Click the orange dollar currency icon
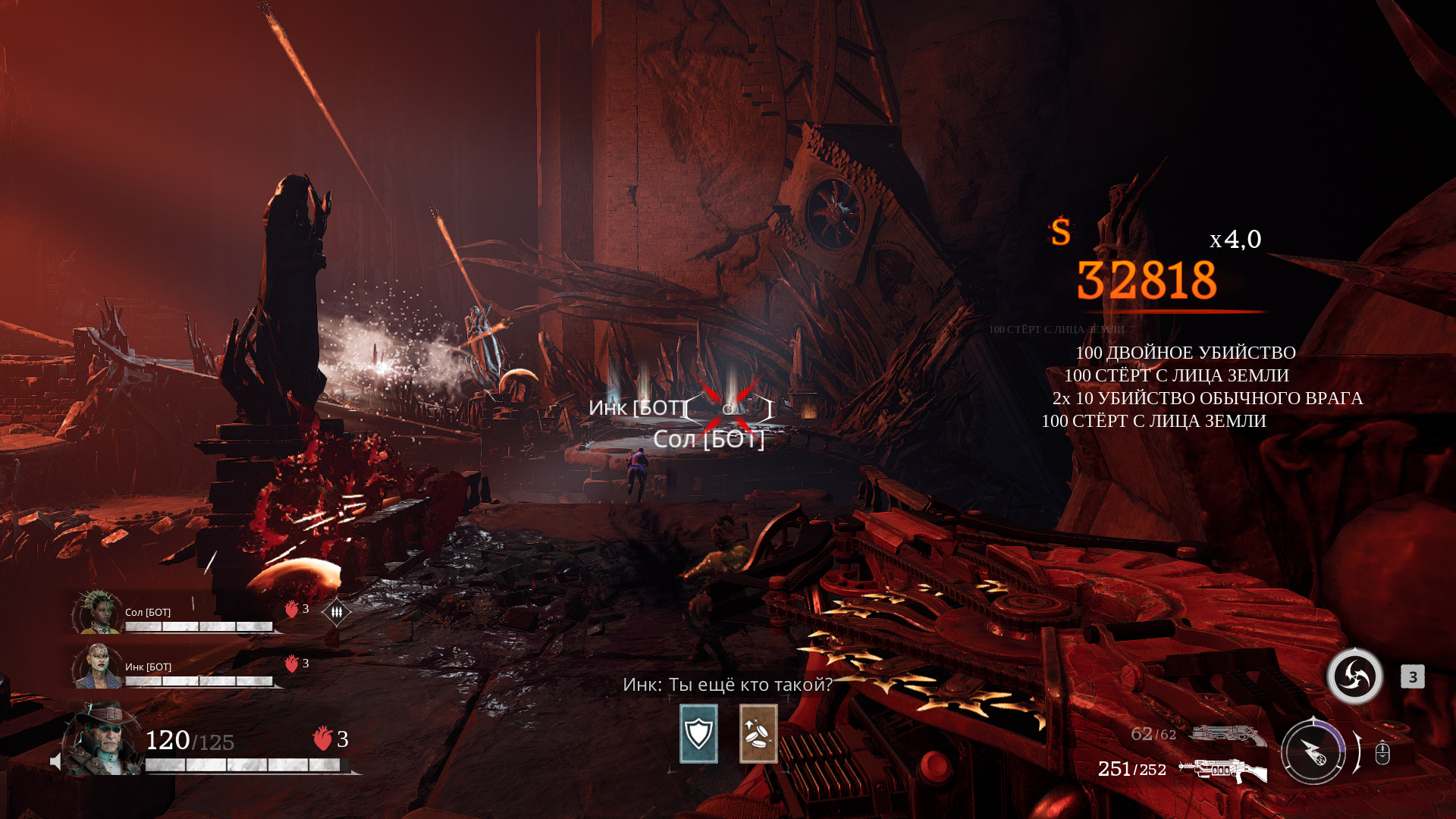 click(1060, 231)
